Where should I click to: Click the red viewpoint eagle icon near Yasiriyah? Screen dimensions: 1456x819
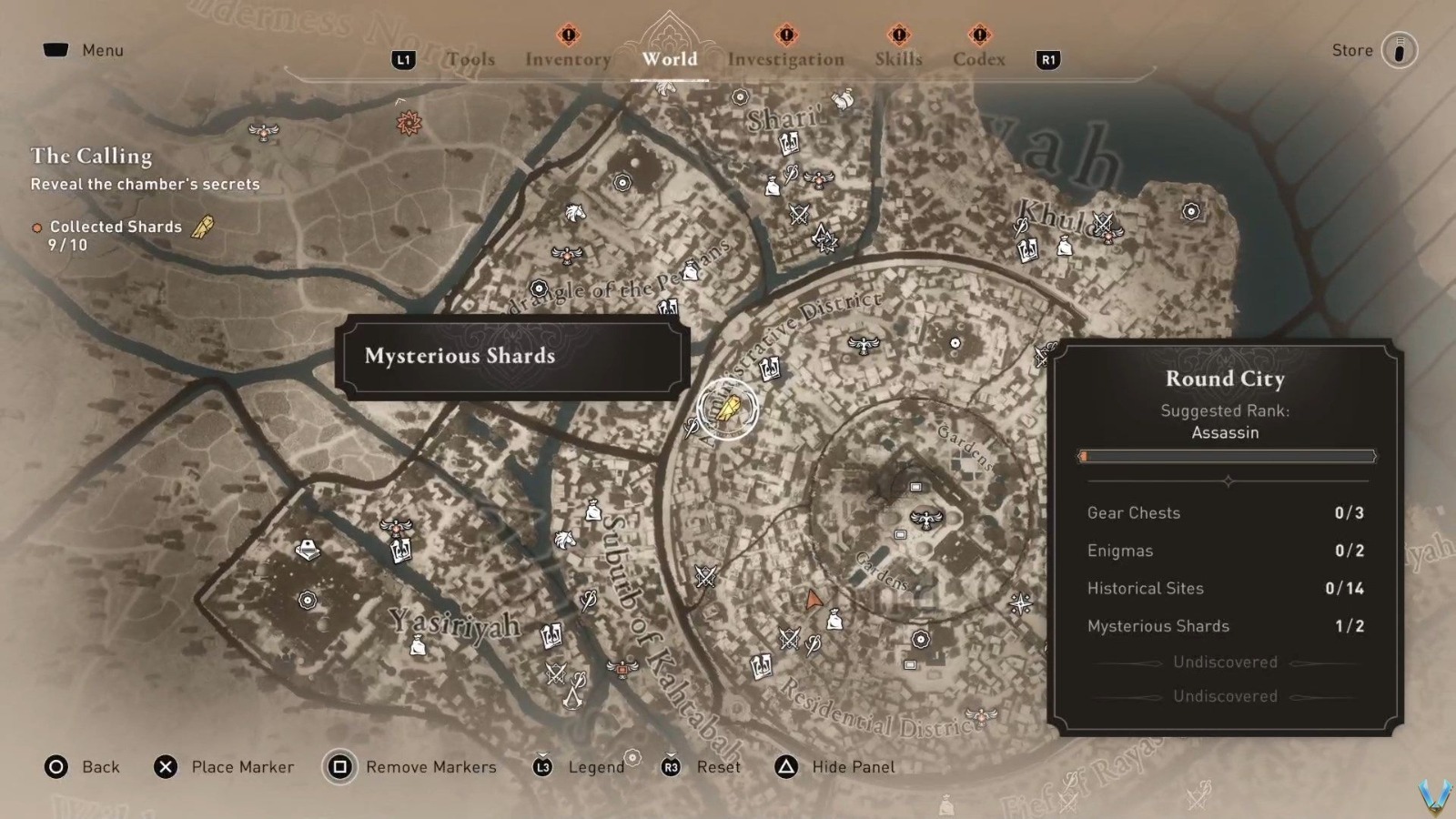396,526
